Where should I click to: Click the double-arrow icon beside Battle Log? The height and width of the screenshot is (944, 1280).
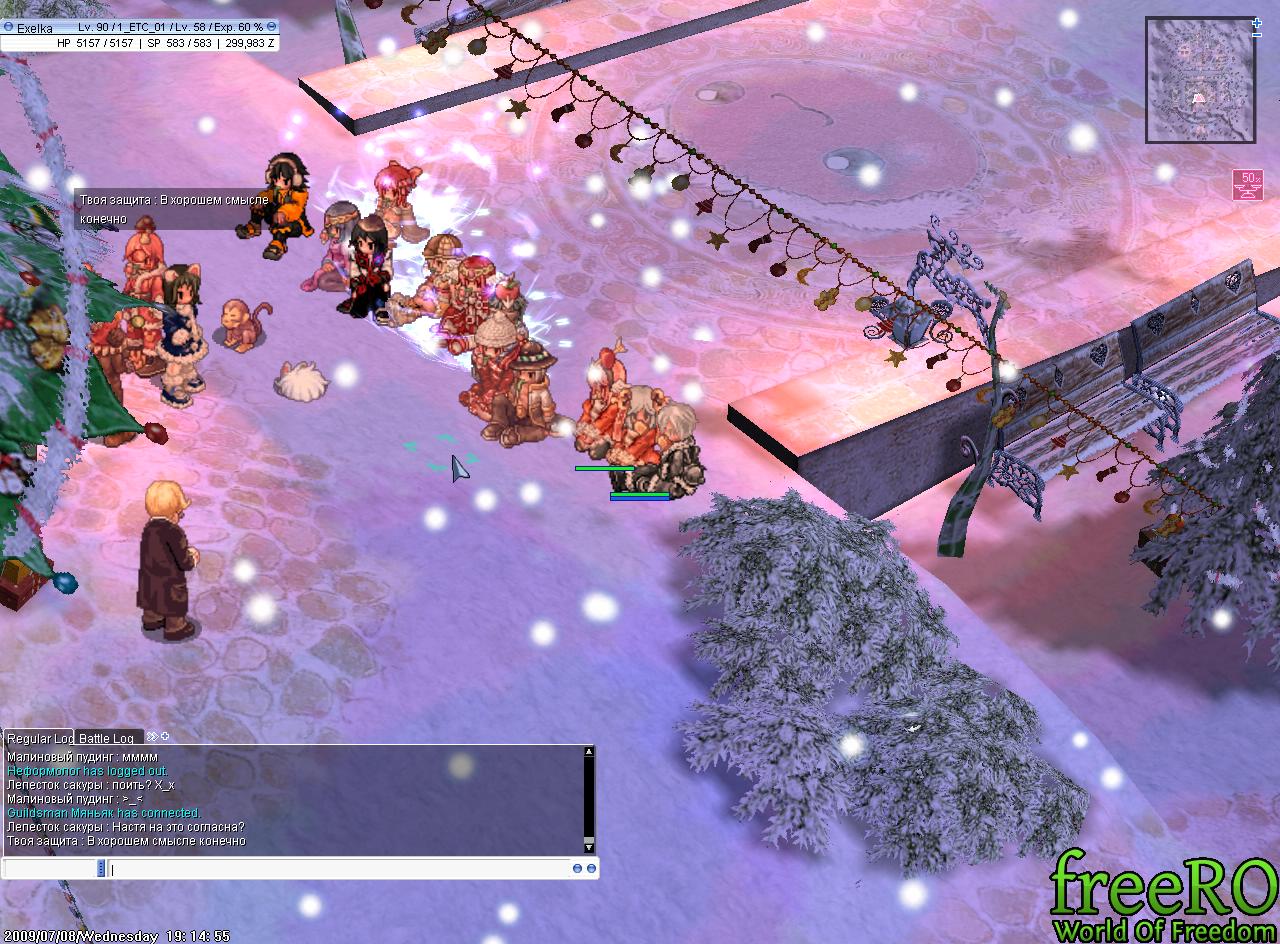point(152,737)
